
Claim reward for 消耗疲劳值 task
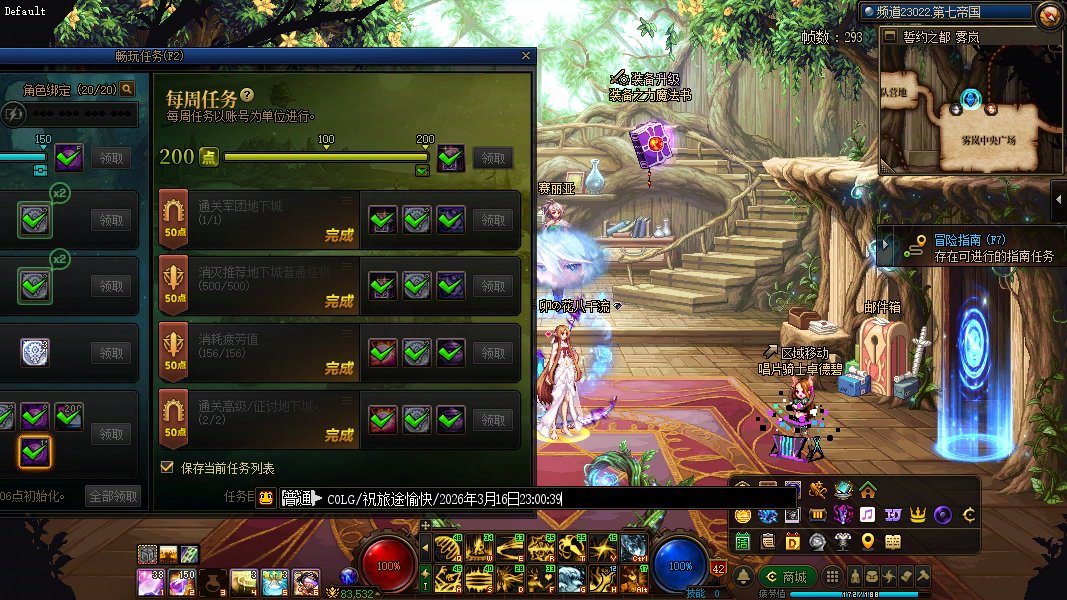coord(491,352)
